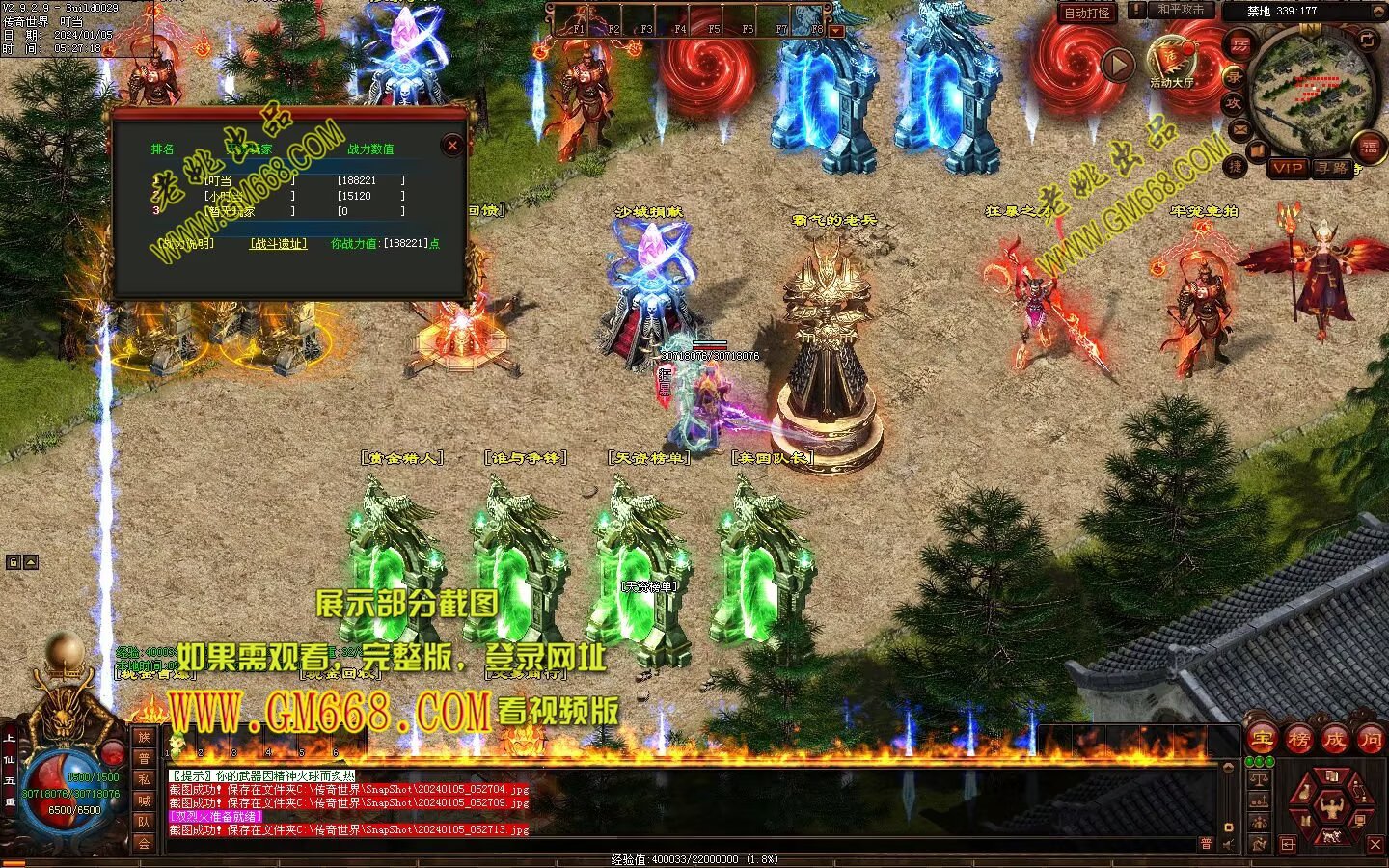This screenshot has height=868, width=1389.
Task: Open the 宝 treasure shop button
Action: tap(1263, 740)
